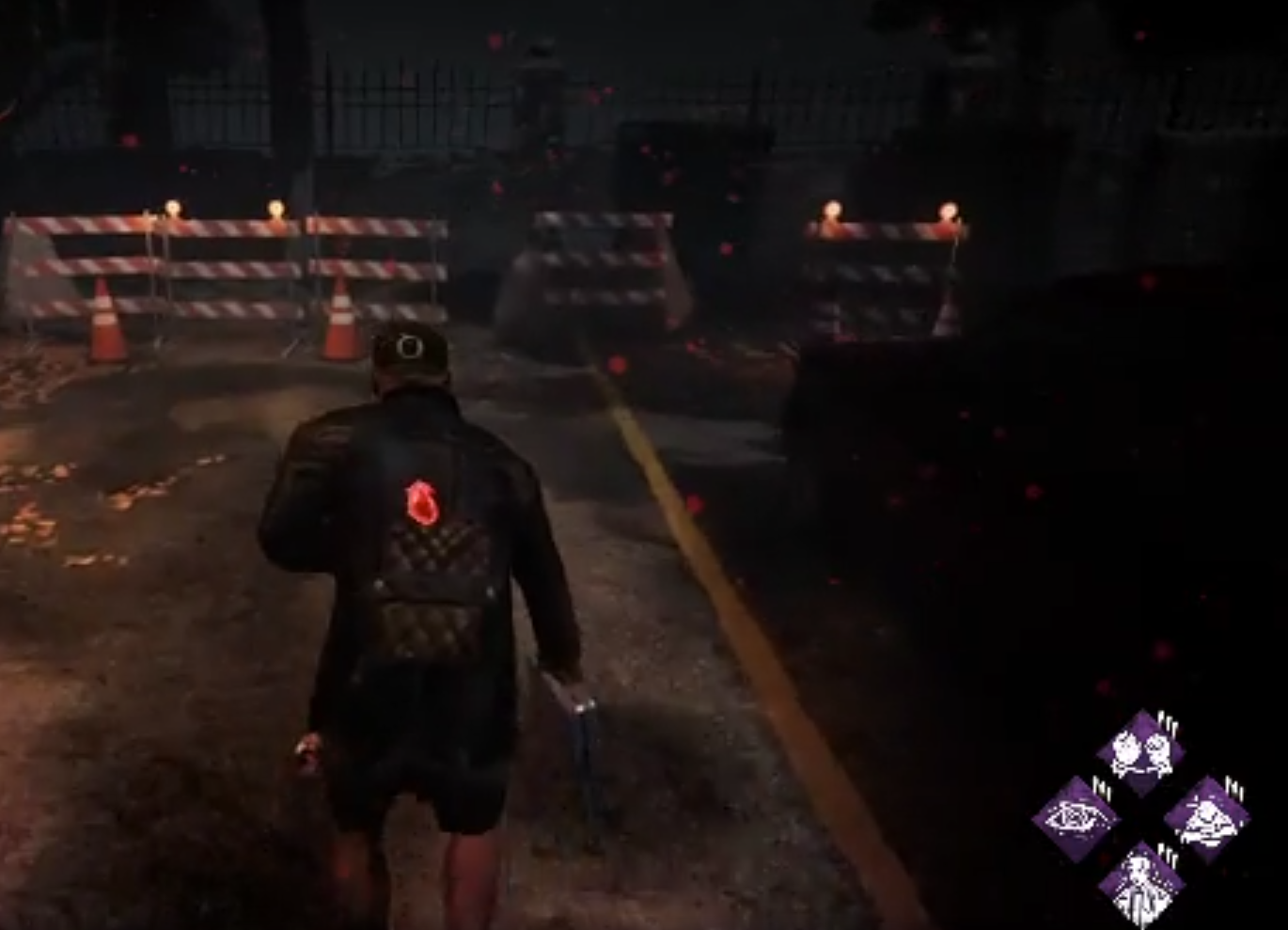Click the survivor's camouflage cap

410,353
